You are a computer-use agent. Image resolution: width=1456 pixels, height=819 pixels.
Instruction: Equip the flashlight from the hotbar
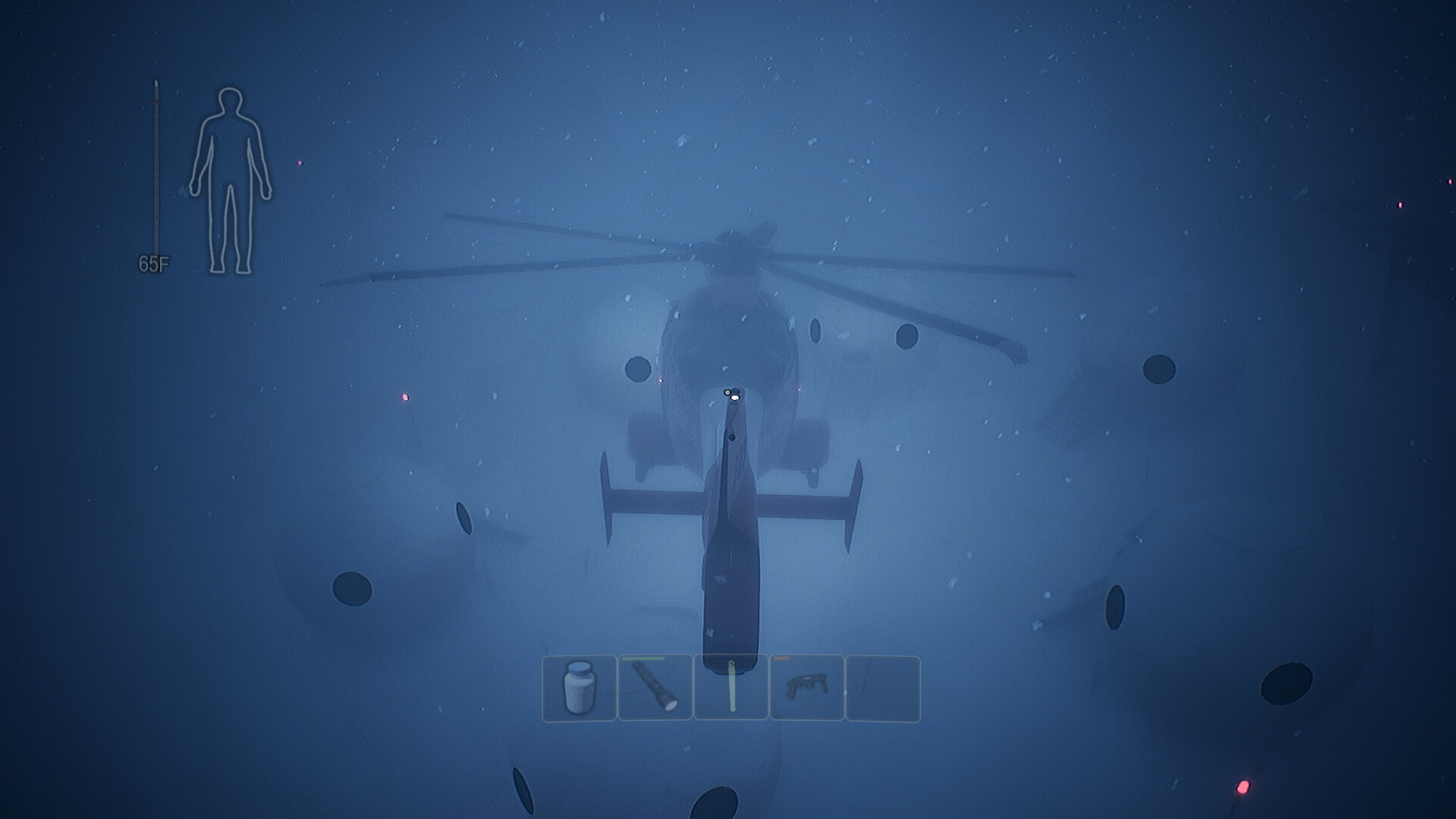click(655, 688)
